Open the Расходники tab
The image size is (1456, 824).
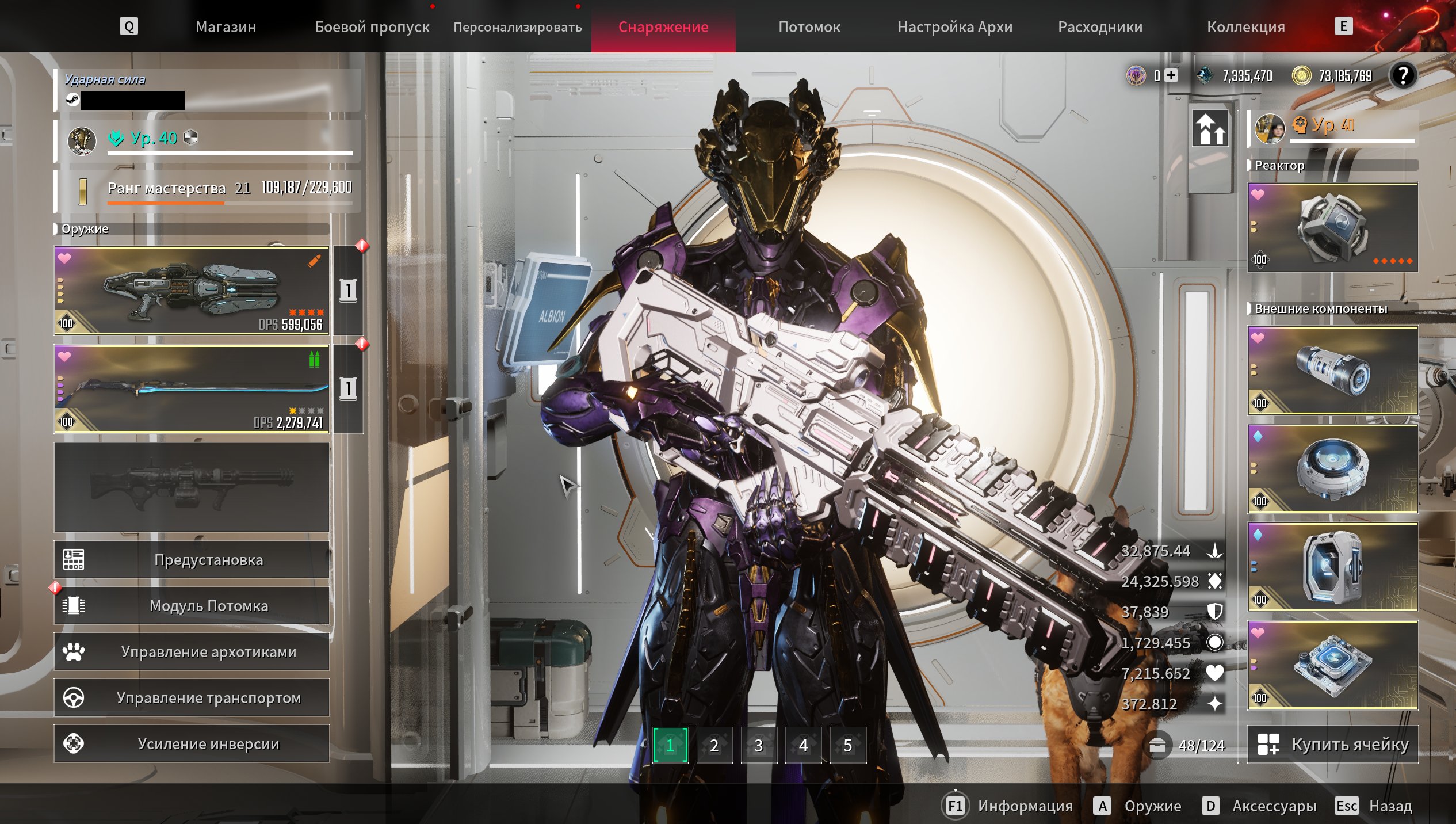[x=1100, y=27]
